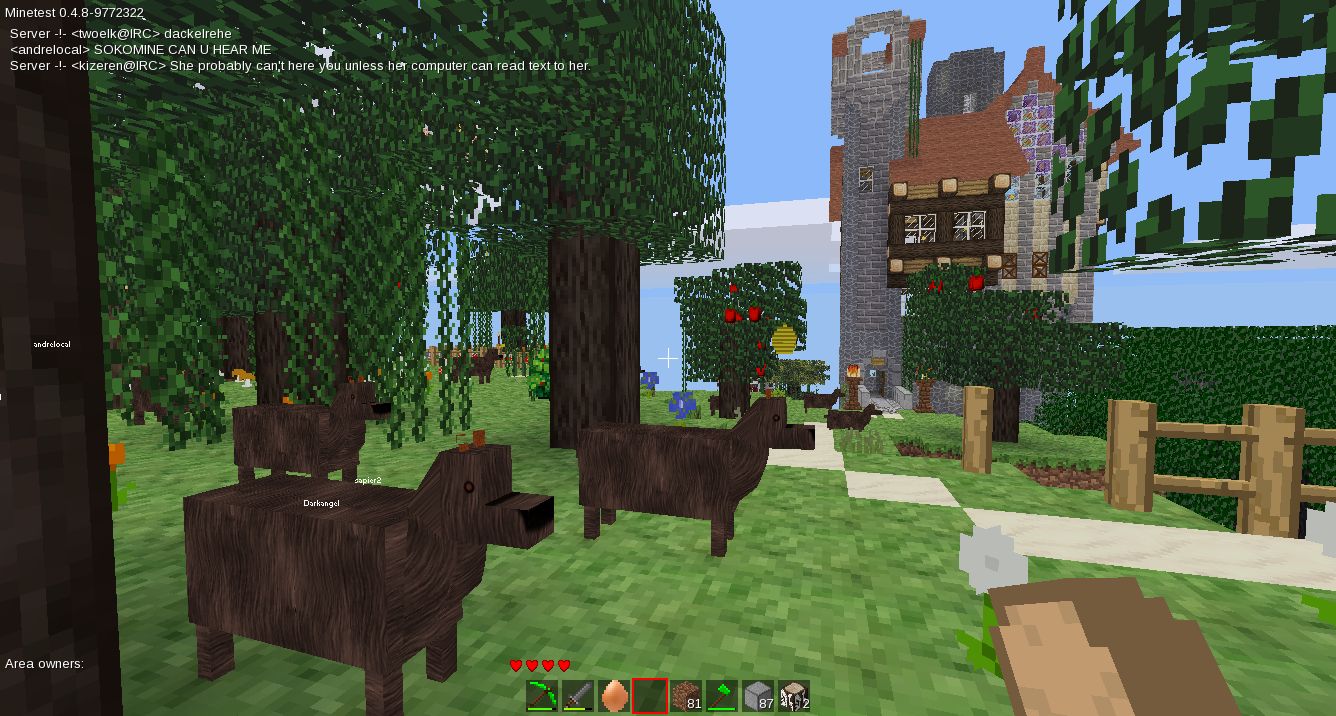Viewport: 1336px width, 716px height.
Task: Choose the stone block stack of 87
Action: 758,695
